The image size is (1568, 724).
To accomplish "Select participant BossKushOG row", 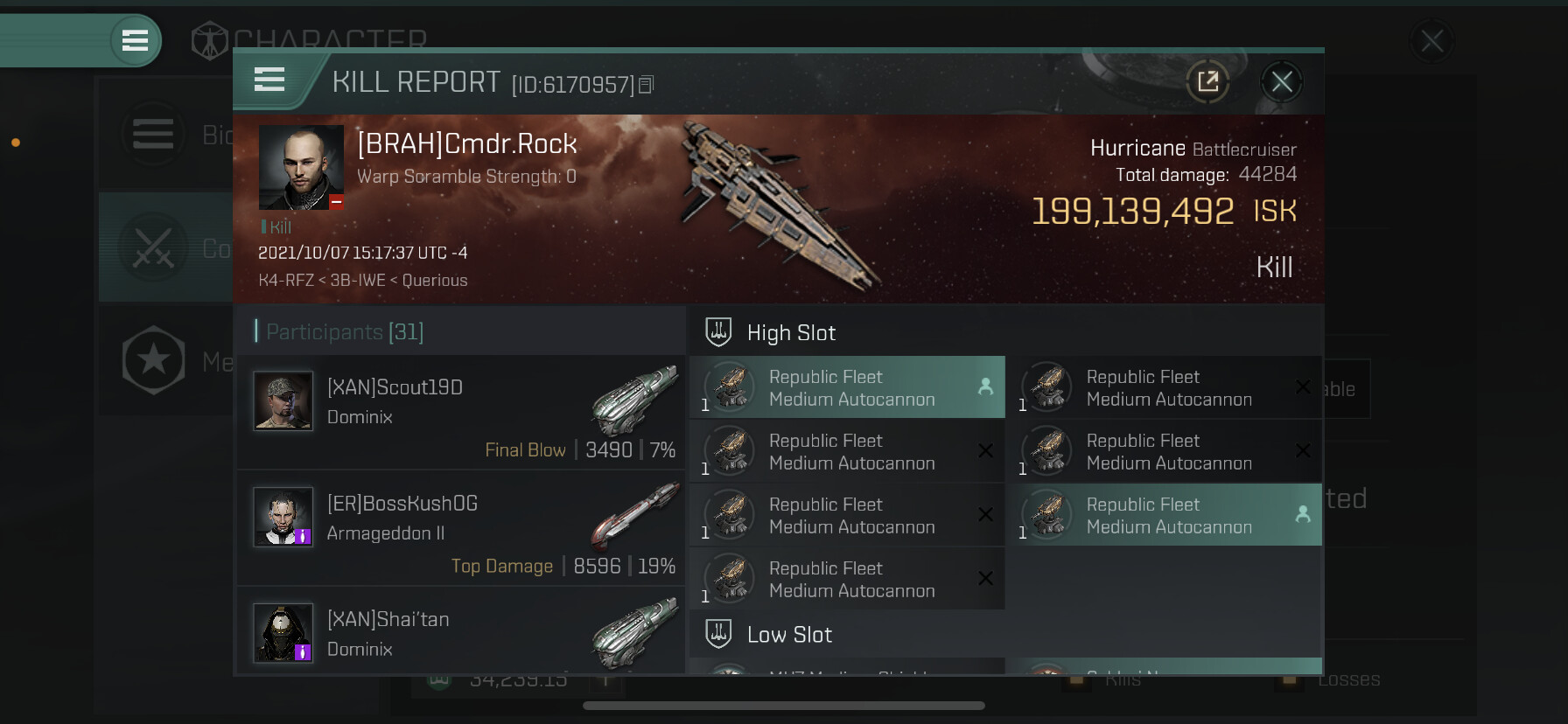I will click(461, 527).
